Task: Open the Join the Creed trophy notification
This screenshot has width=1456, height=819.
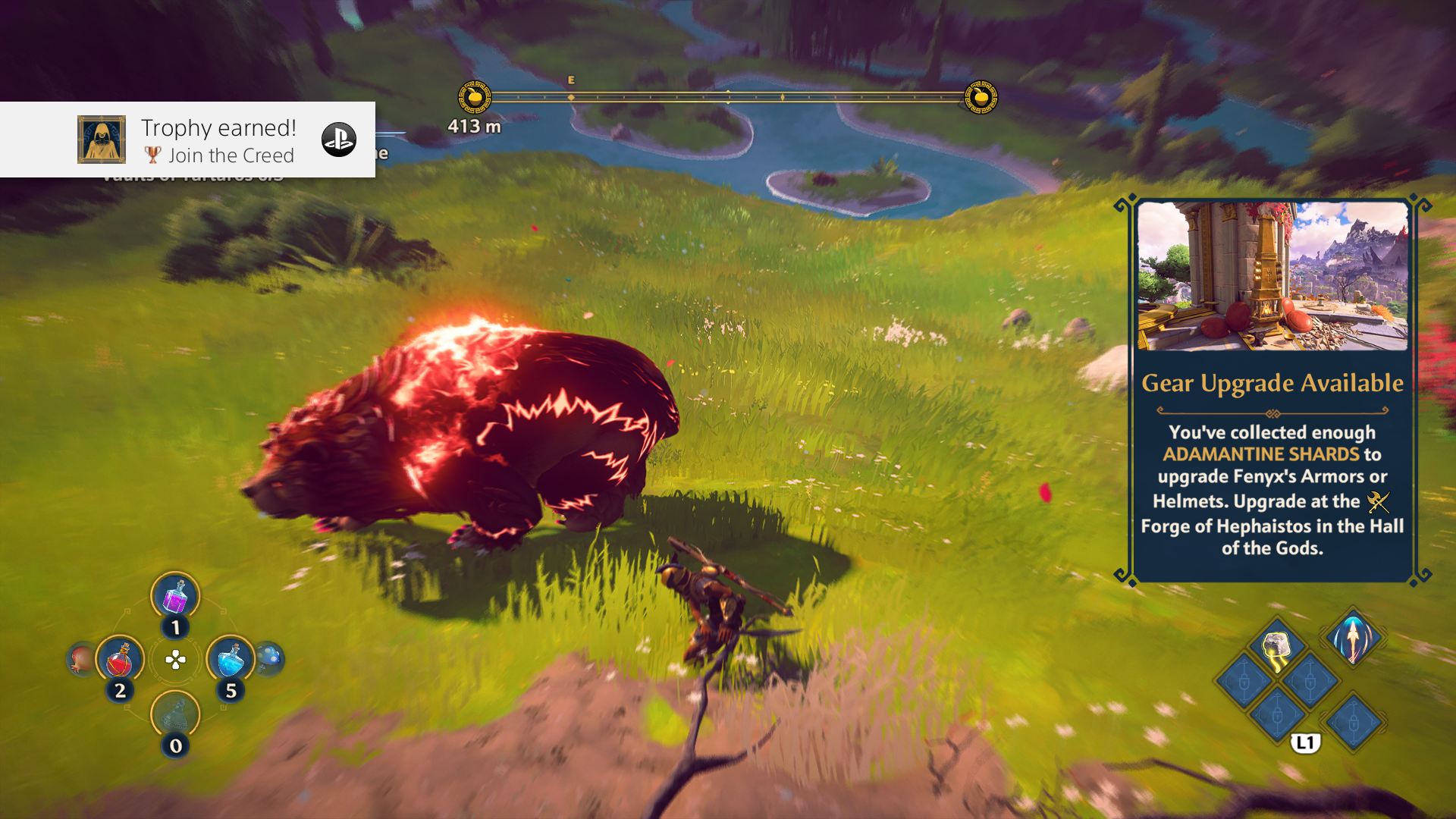Action: pyautogui.click(x=218, y=140)
